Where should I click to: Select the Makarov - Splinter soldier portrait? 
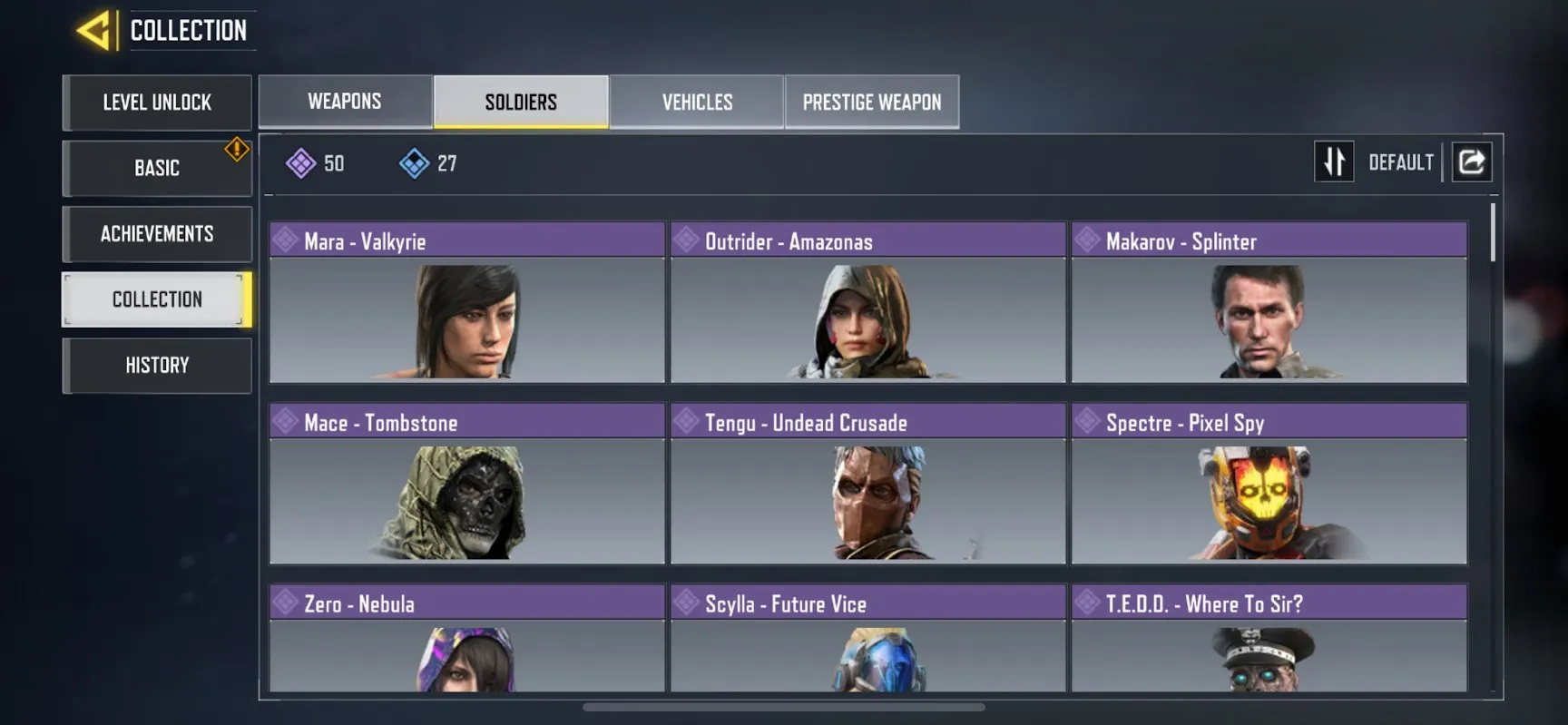coord(1268,322)
